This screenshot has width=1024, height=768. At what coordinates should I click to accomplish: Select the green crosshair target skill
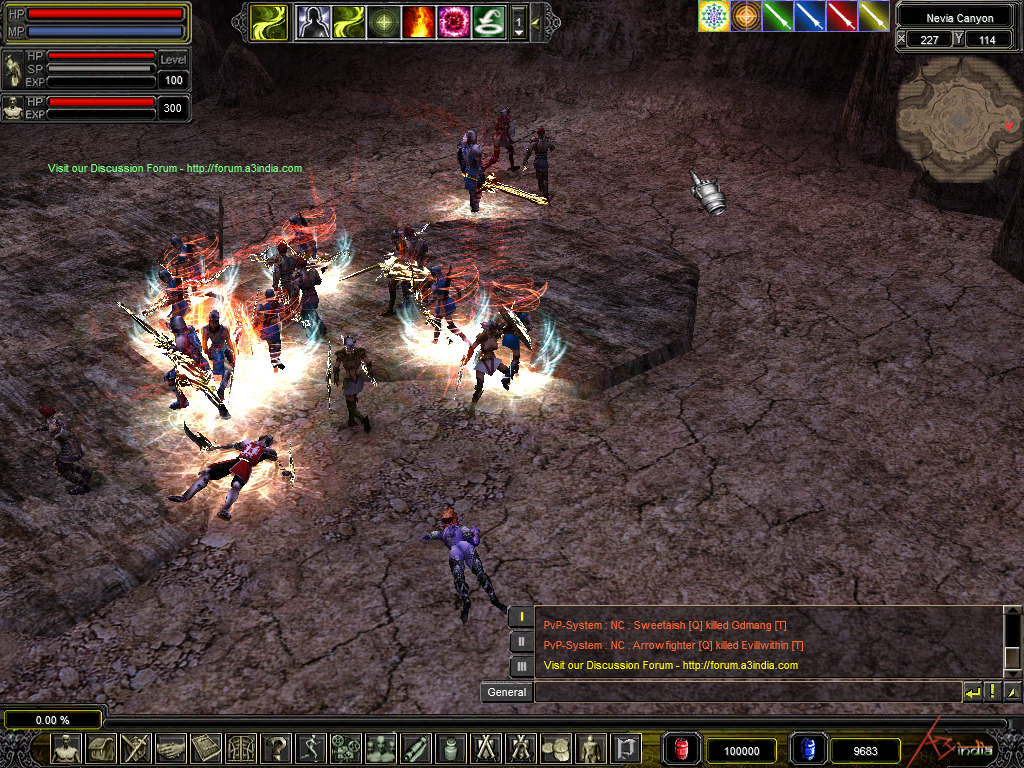[x=383, y=21]
